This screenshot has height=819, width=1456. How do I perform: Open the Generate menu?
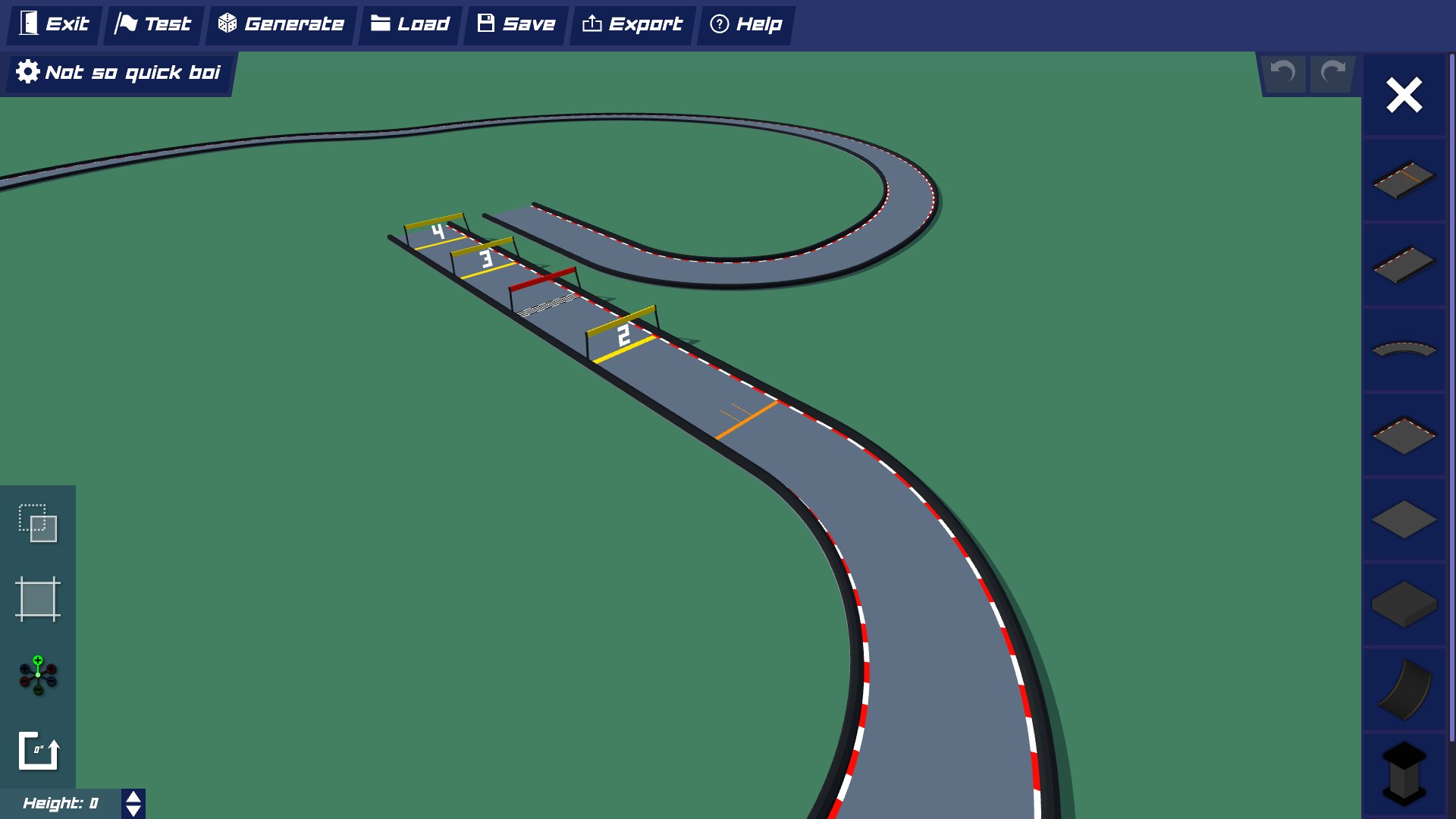(280, 24)
